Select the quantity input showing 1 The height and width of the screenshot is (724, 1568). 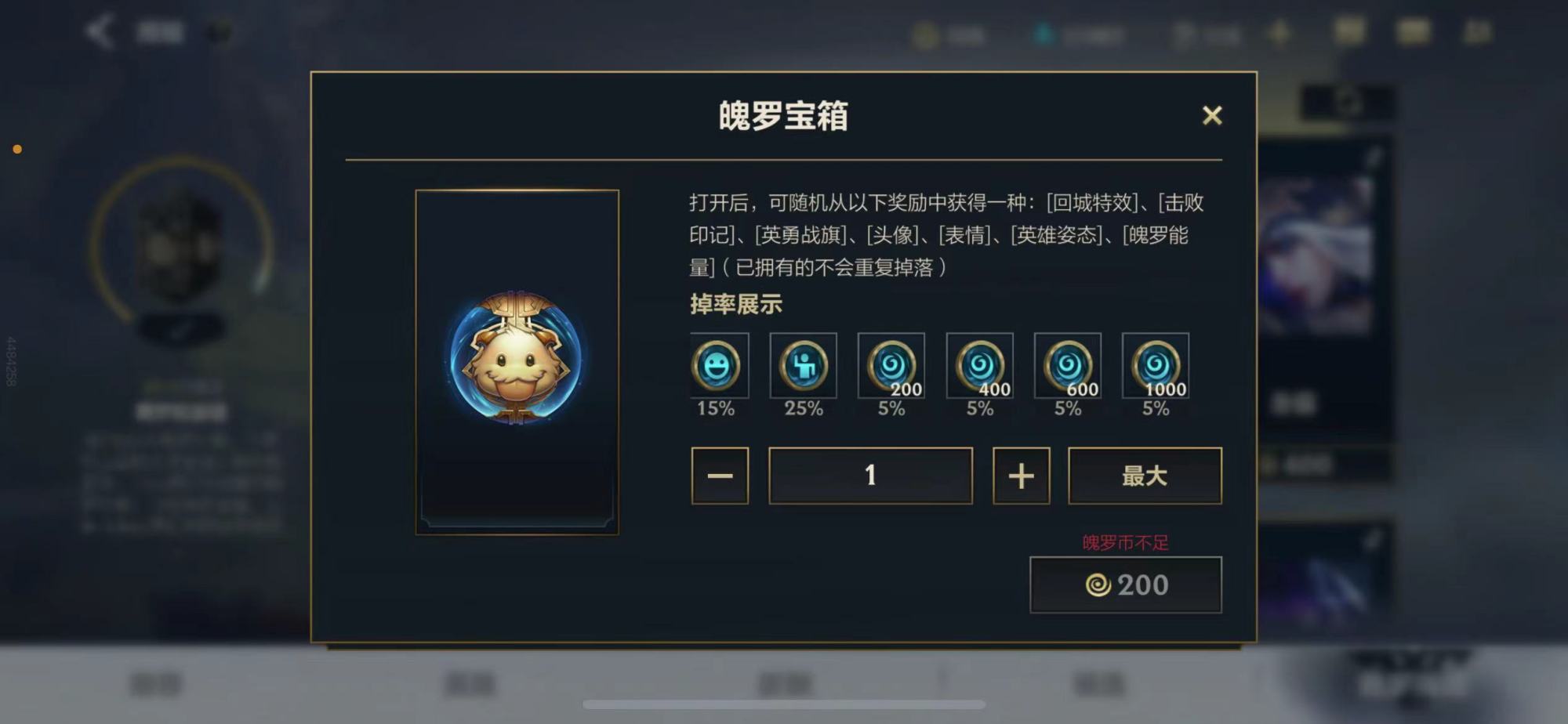pos(870,475)
